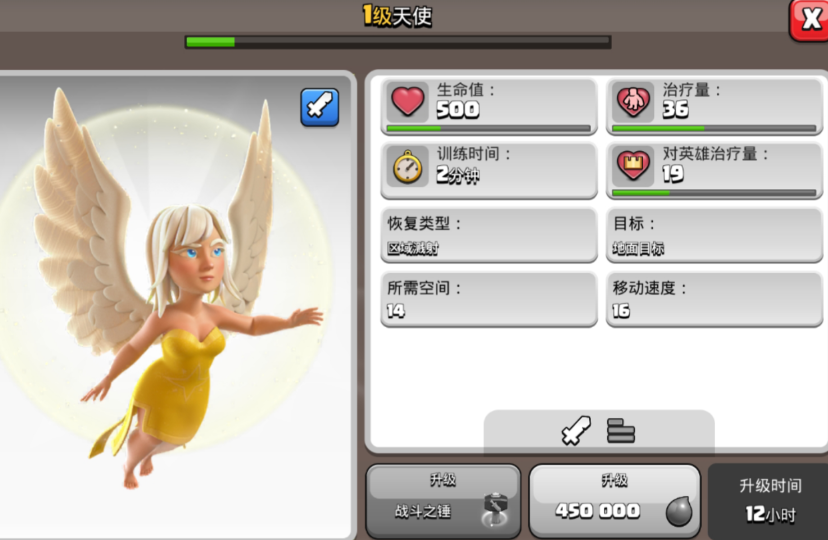Upgrade the Healer for 450 000 elixir
828x540 pixels.
point(614,498)
